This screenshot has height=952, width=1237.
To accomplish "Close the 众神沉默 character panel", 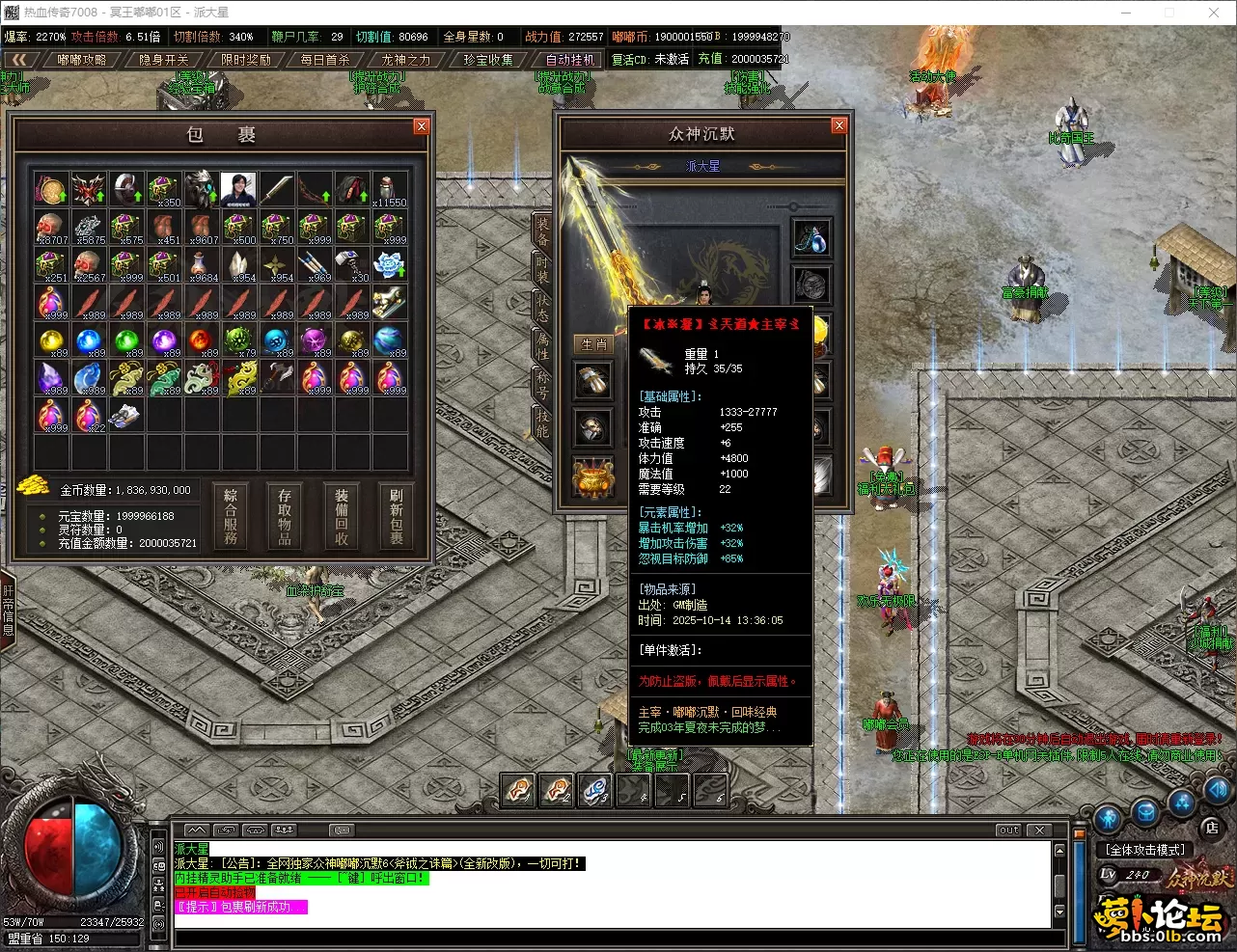I will point(838,125).
